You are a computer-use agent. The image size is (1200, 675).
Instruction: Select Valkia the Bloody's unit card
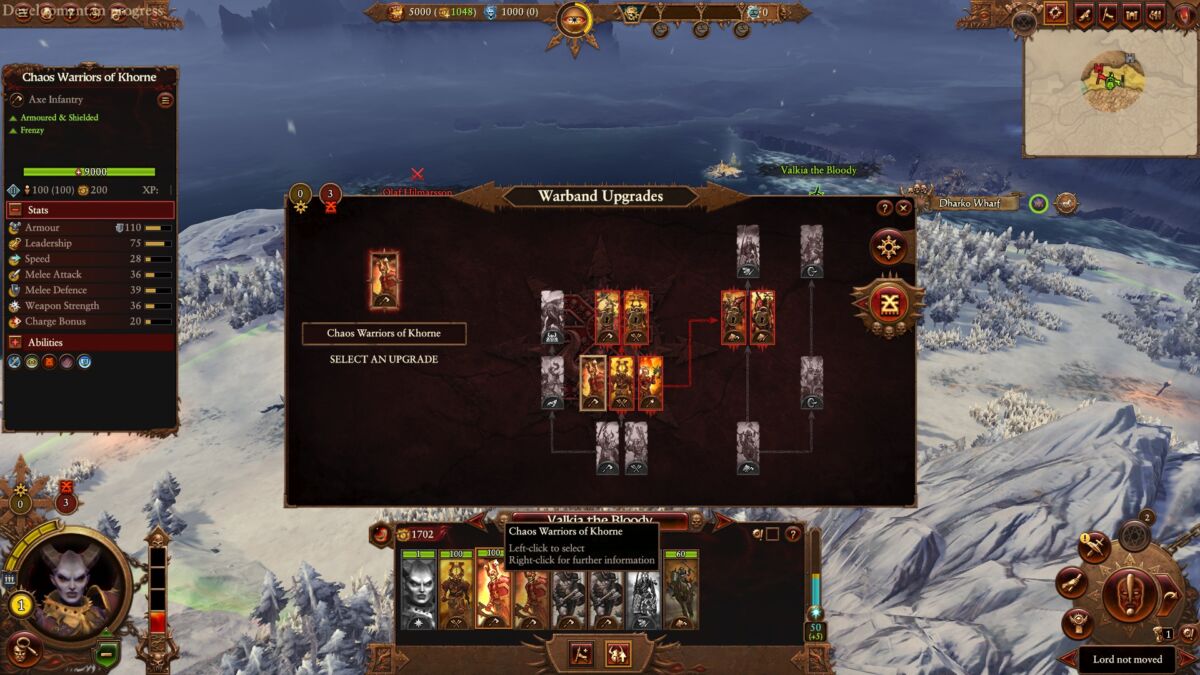(x=419, y=592)
